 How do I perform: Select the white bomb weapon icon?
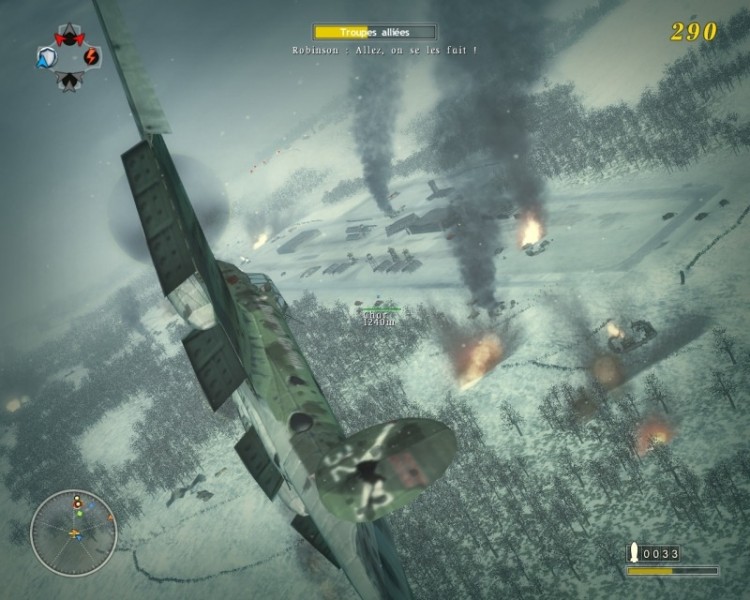(x=633, y=552)
